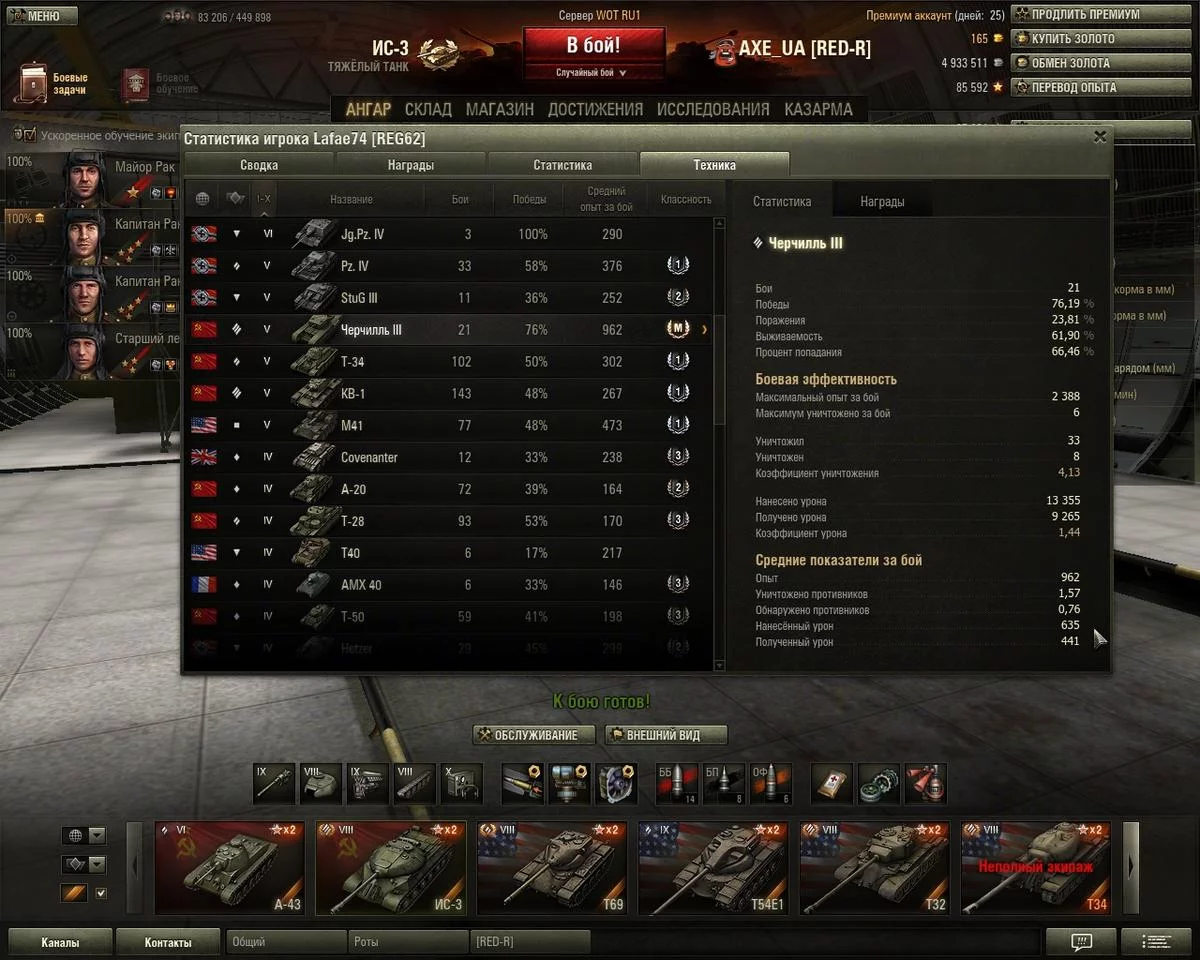Open the ОБСЛУЖИВАНИЕ service button

point(534,735)
